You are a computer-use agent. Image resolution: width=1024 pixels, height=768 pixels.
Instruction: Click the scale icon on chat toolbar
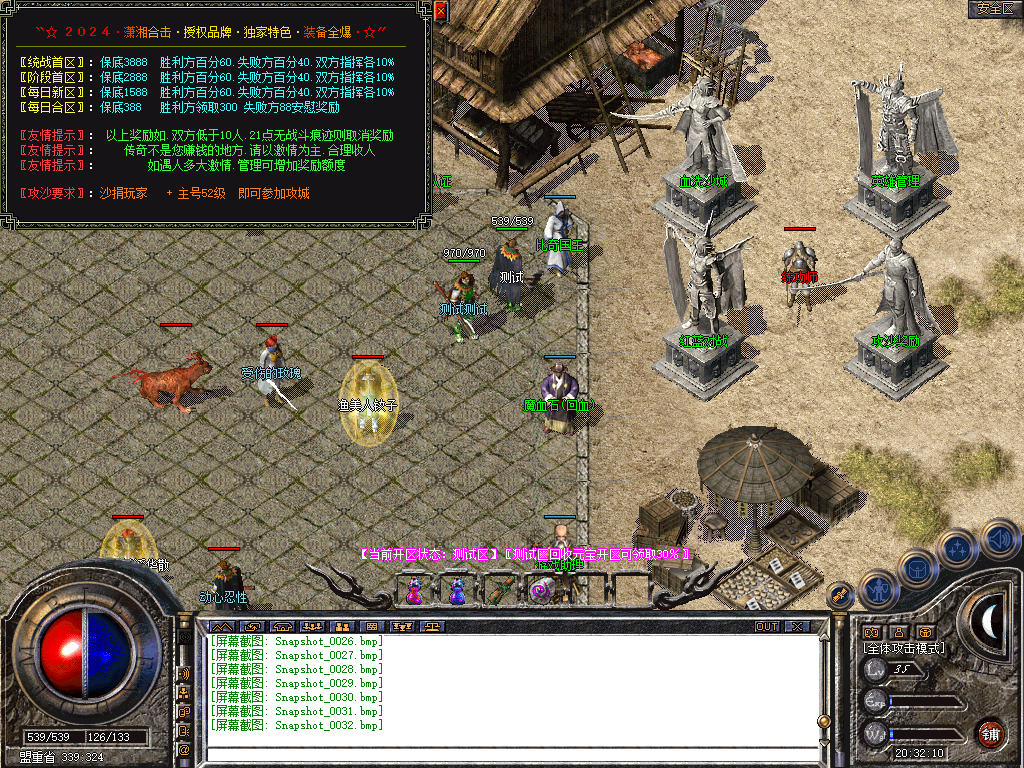[433, 627]
